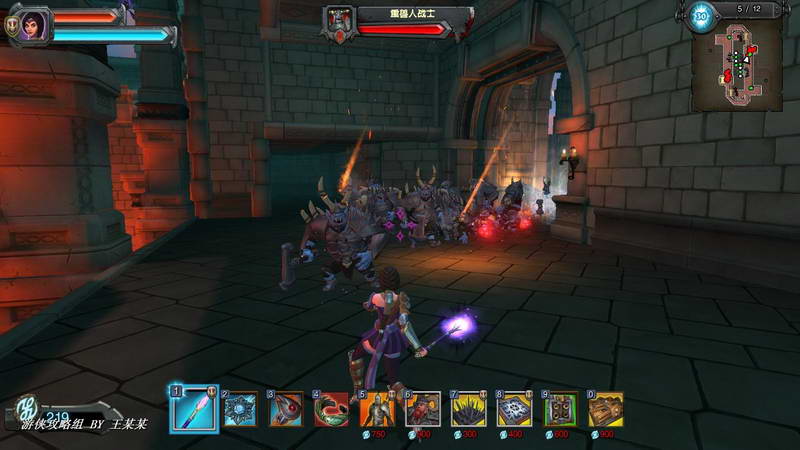Choose the snowflake ice amulet in slot 2
Image resolution: width=800 pixels, height=450 pixels.
pos(240,409)
